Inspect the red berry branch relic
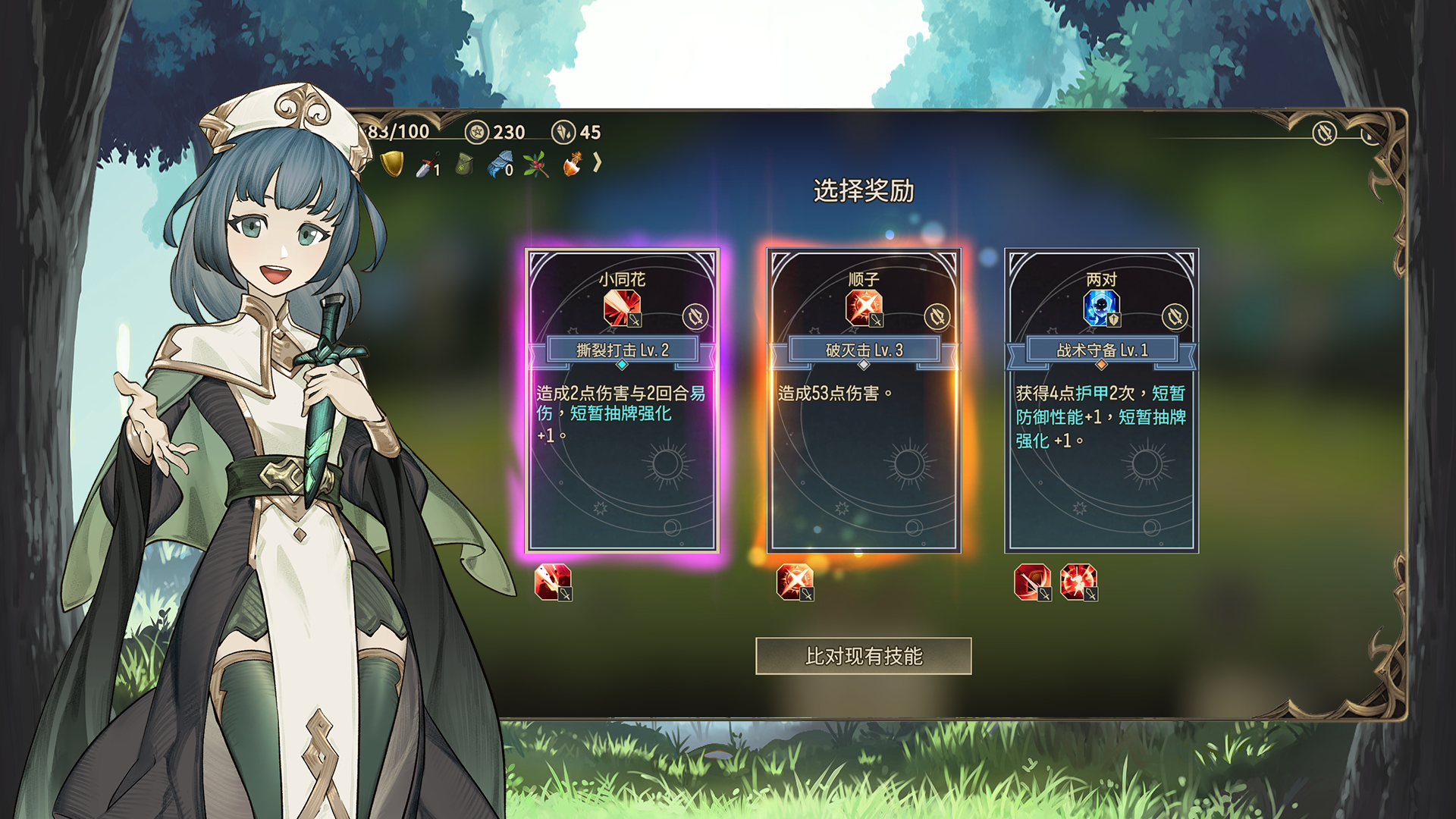 535,164
